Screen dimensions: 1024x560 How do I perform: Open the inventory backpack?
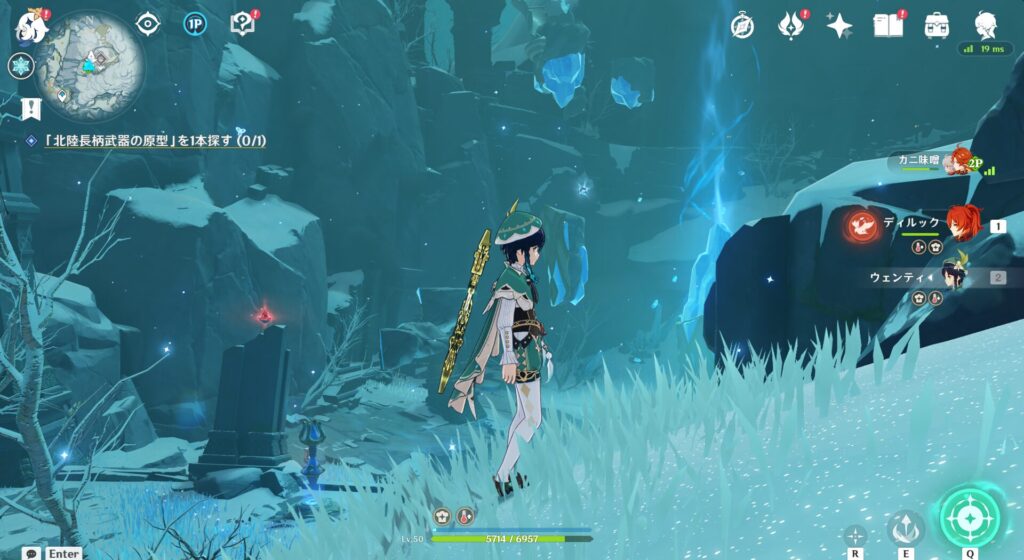pyautogui.click(x=937, y=25)
